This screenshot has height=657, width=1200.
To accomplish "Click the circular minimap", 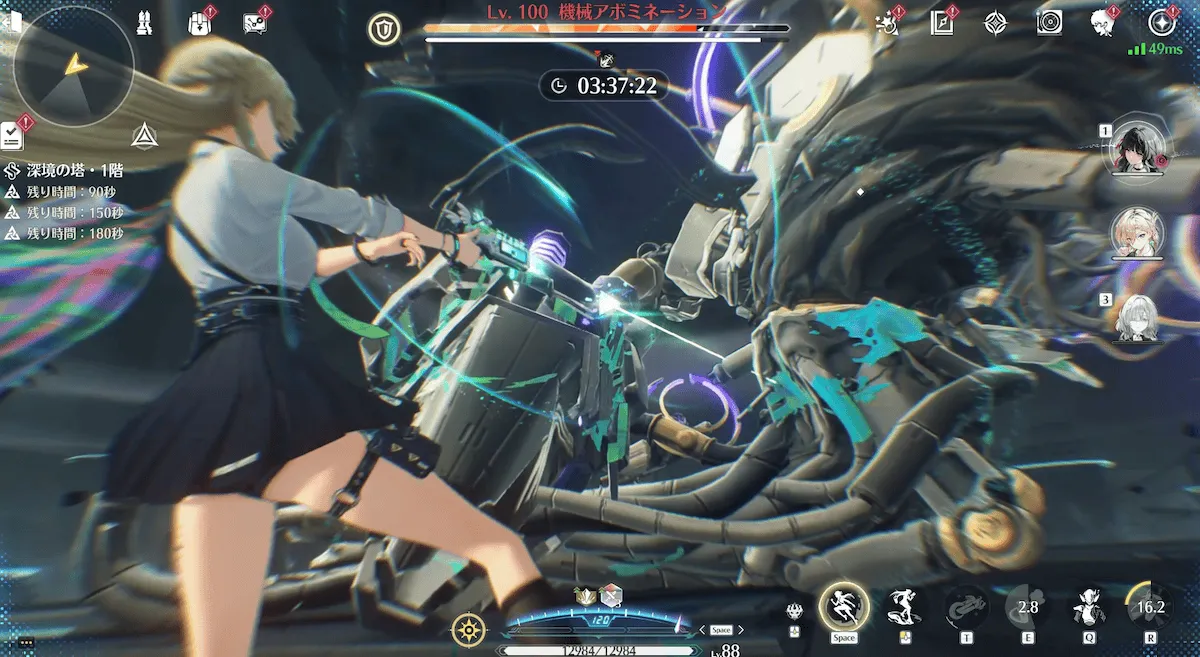I will 73,66.
